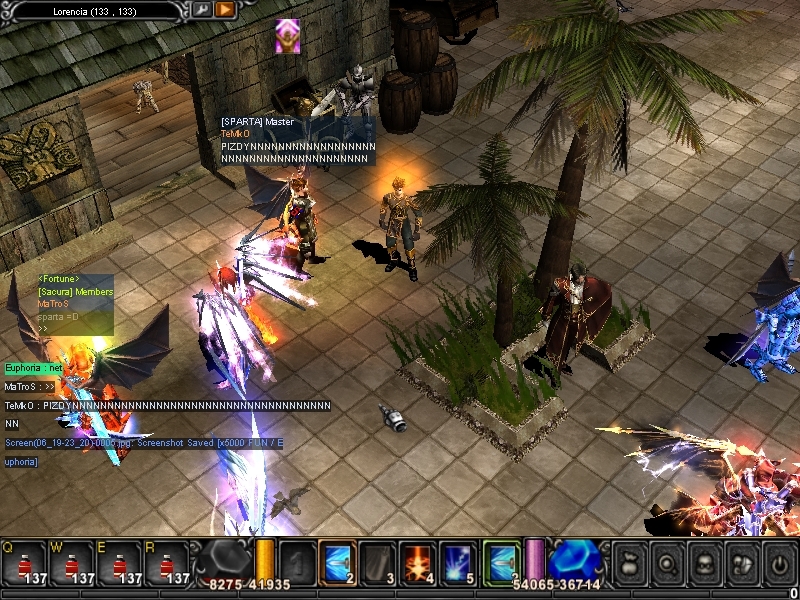Select skill slot 3 on the hotbar

click(x=376, y=563)
